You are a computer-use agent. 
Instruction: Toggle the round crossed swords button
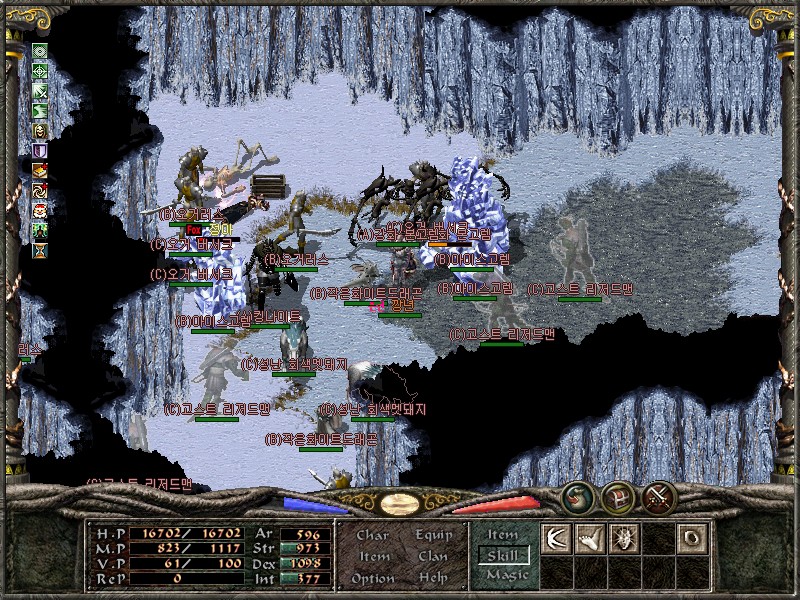tap(659, 496)
